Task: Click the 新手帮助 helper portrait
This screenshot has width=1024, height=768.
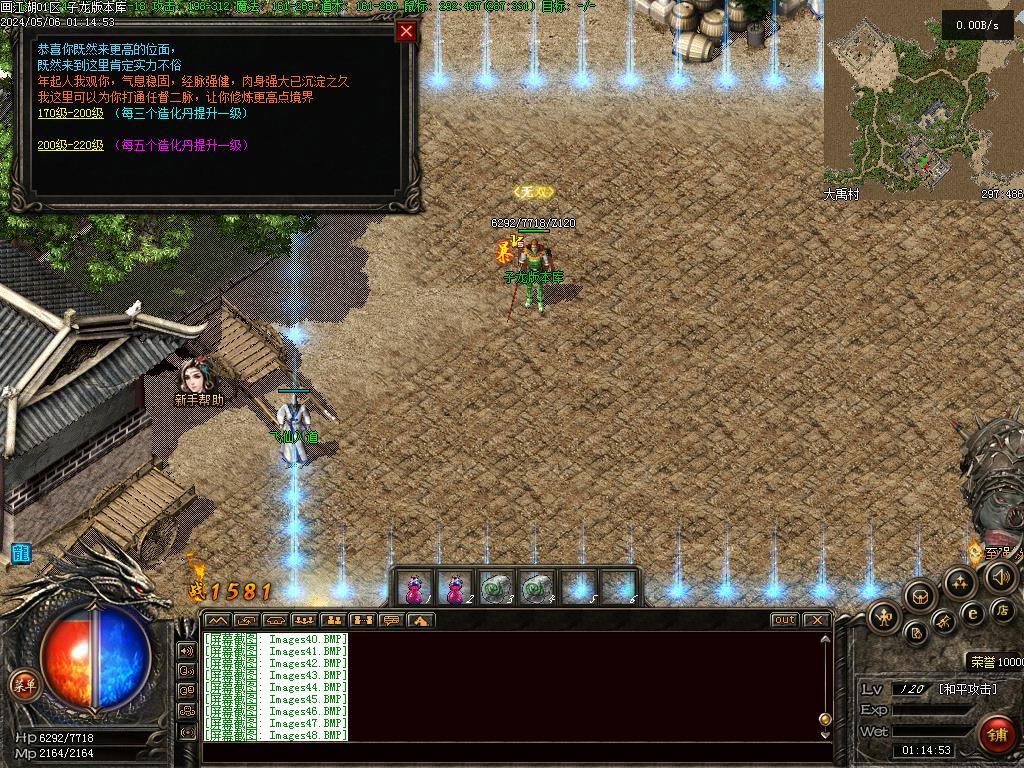Action: point(194,376)
